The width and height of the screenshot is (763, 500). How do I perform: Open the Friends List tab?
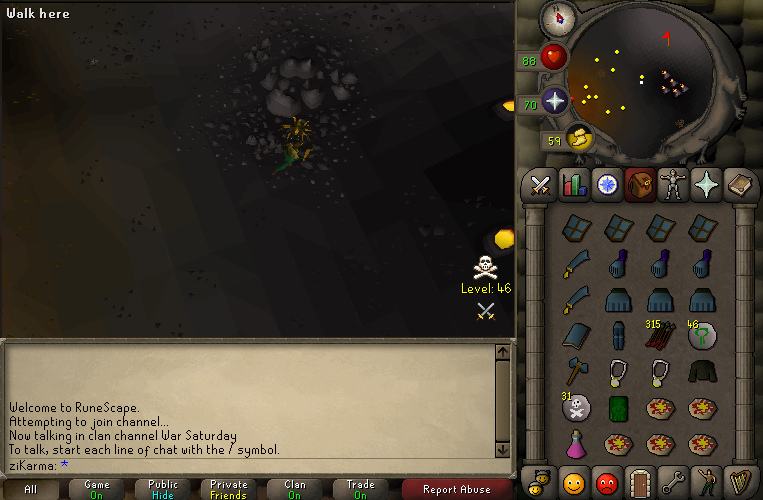point(573,482)
